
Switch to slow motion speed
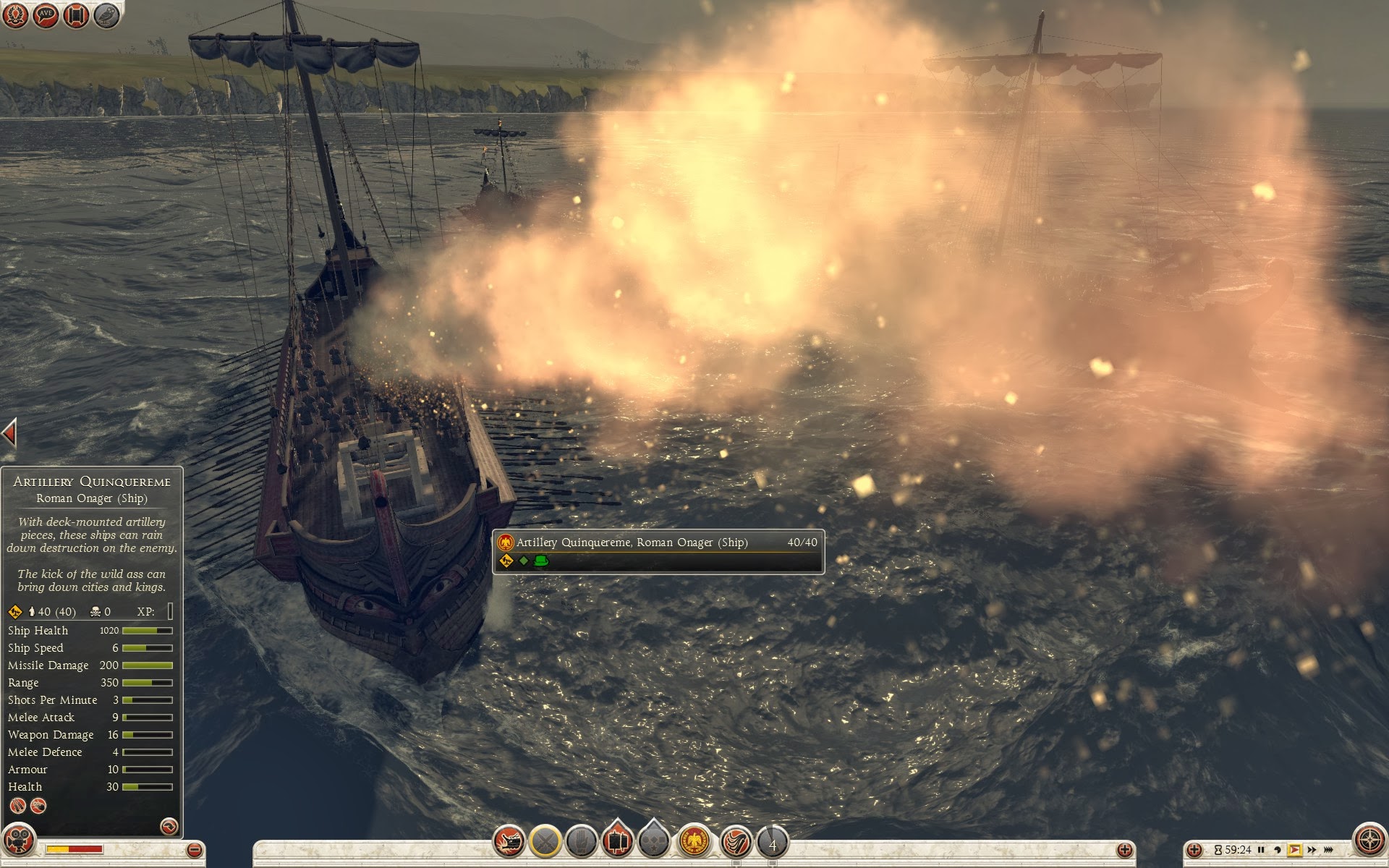[x=1278, y=850]
